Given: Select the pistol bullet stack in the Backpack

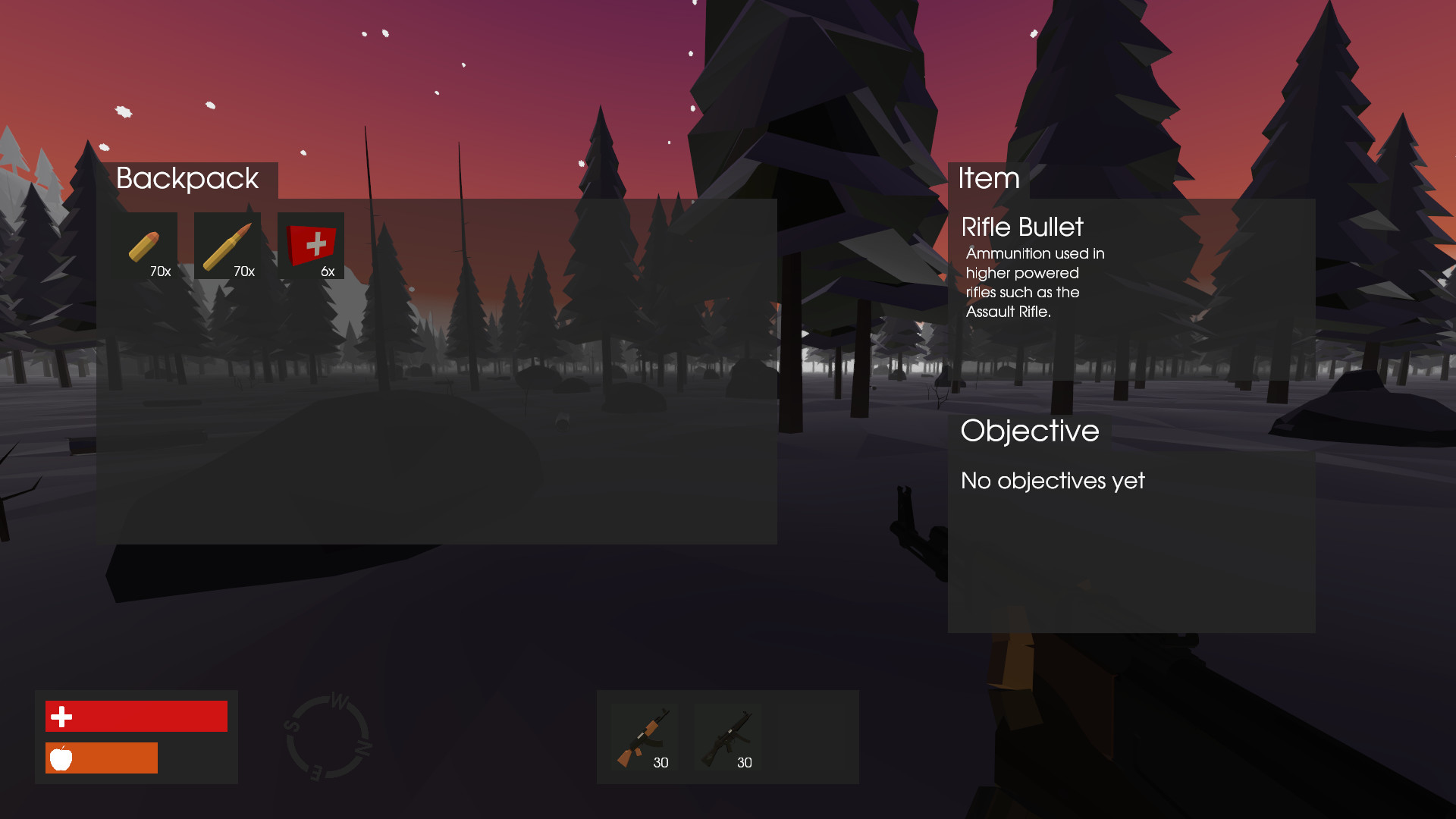Looking at the screenshot, I should click(x=149, y=245).
